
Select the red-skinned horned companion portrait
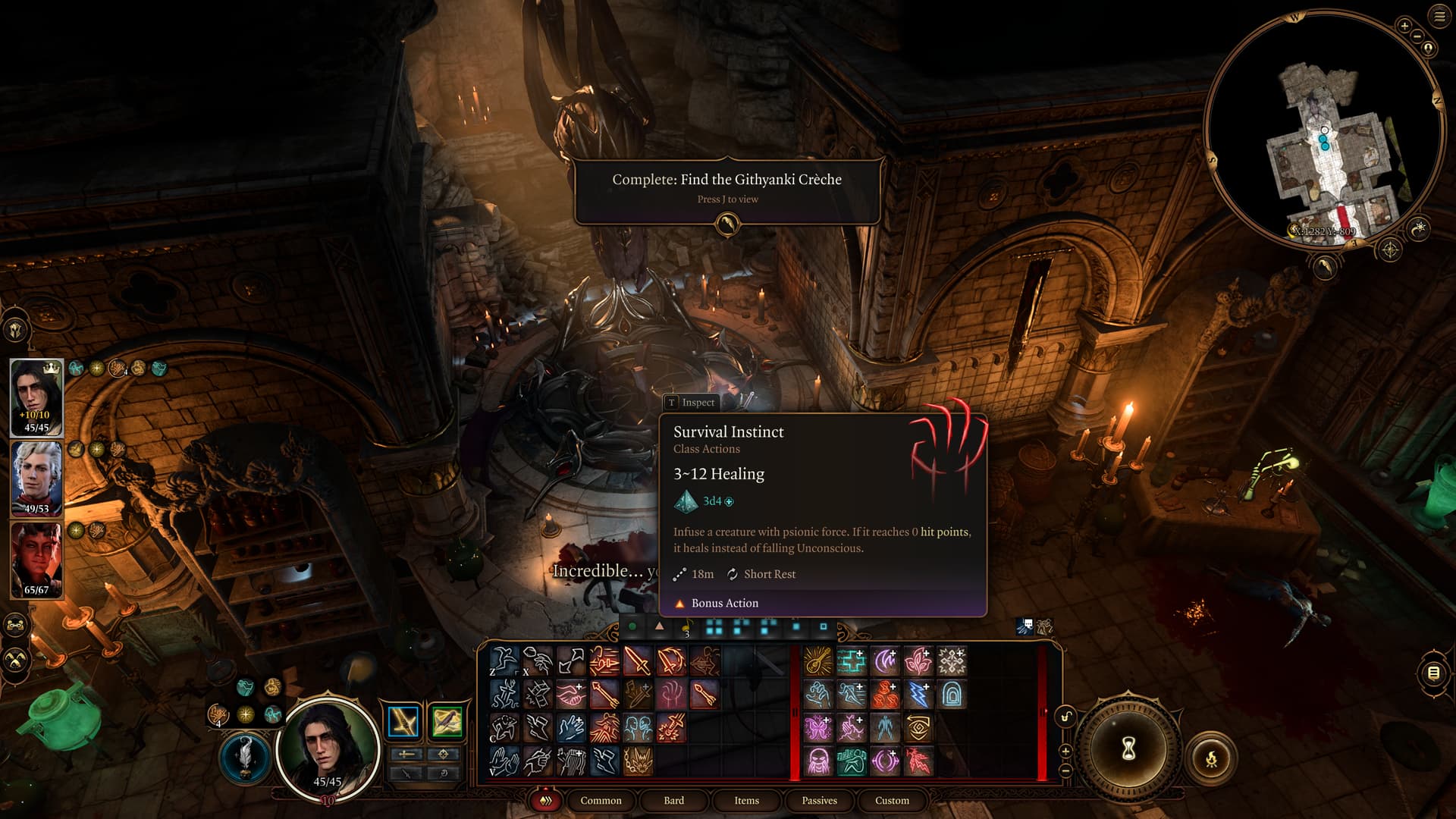tap(36, 558)
